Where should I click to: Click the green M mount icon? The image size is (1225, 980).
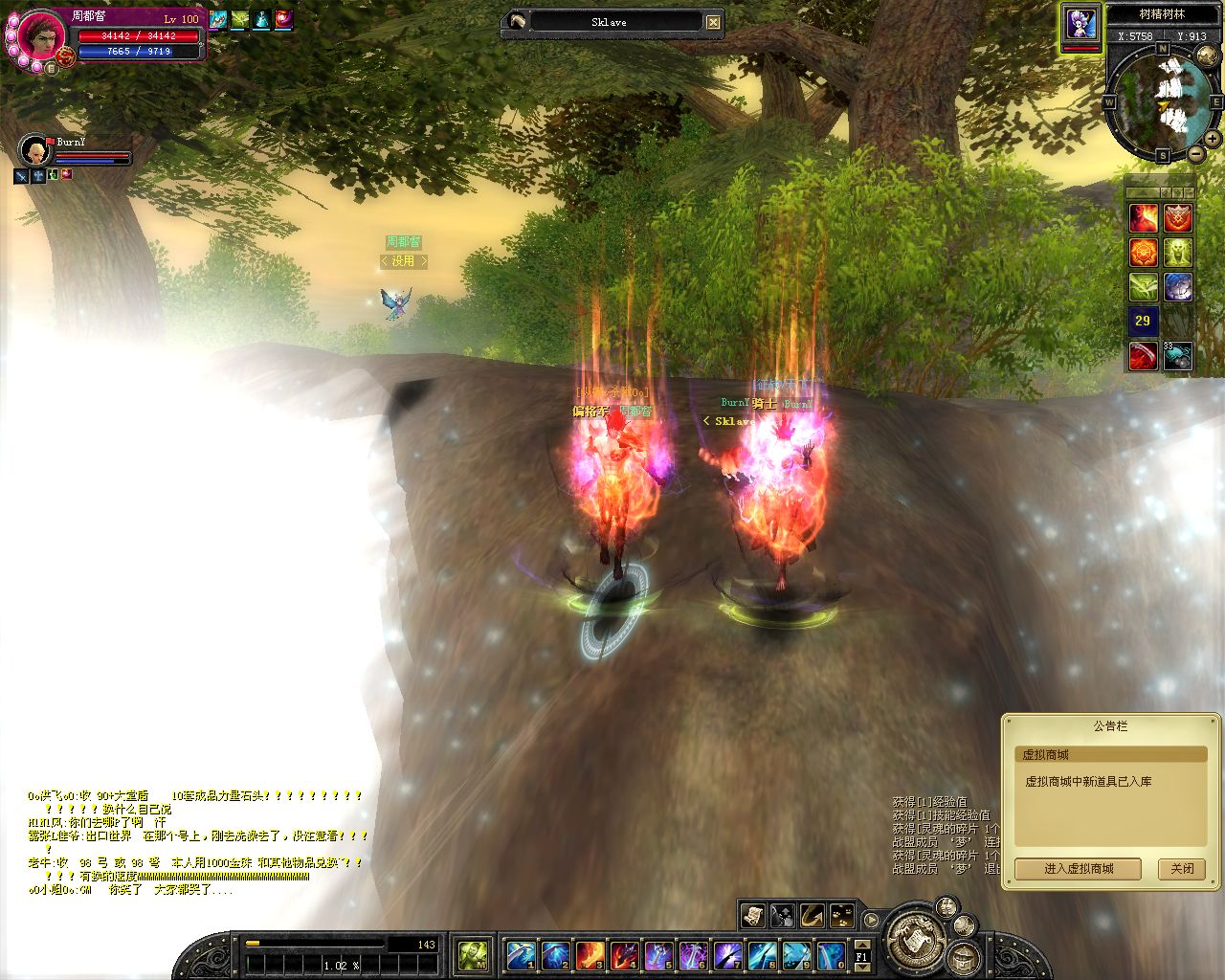474,955
